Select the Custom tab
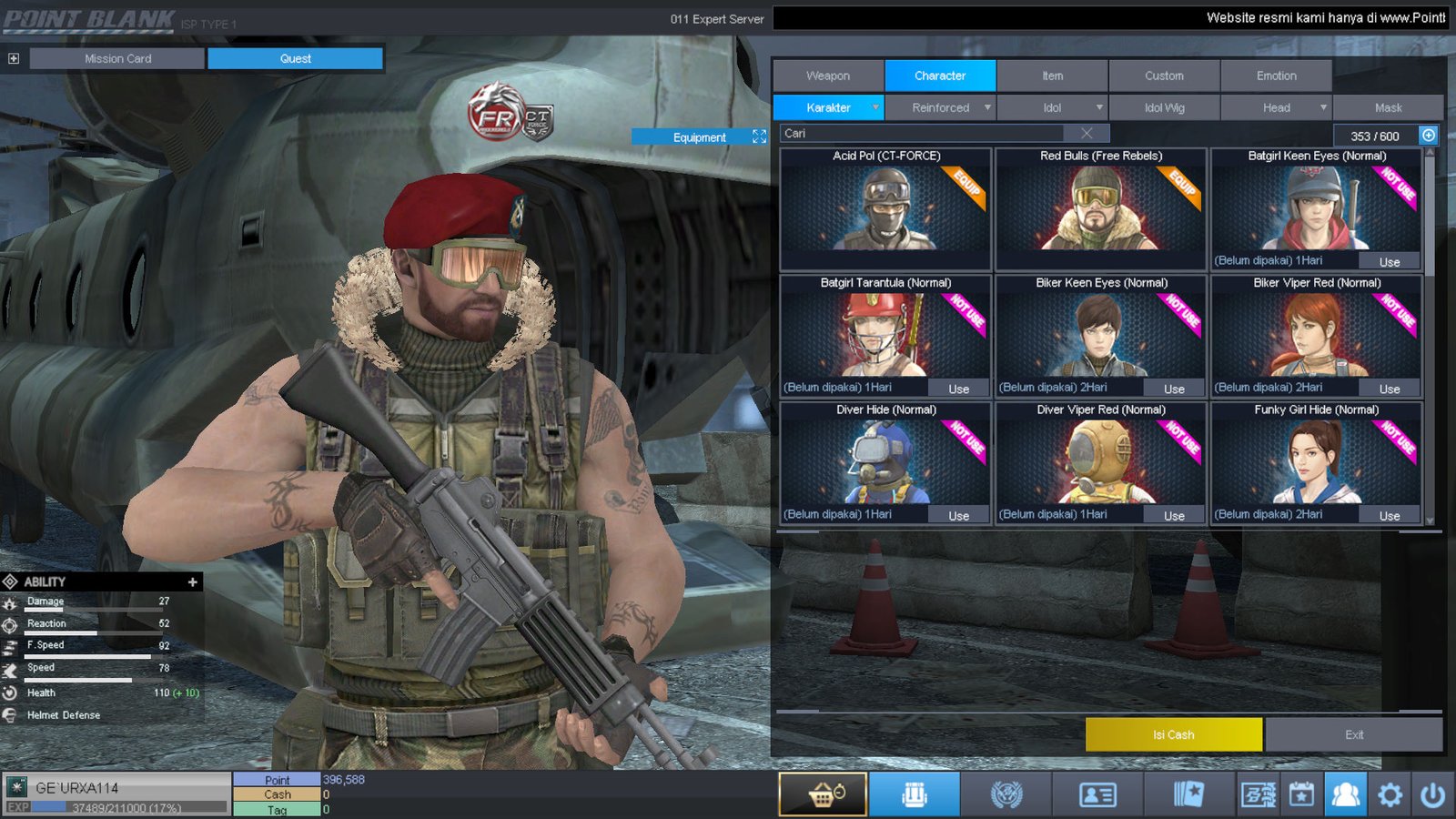 tap(1164, 76)
